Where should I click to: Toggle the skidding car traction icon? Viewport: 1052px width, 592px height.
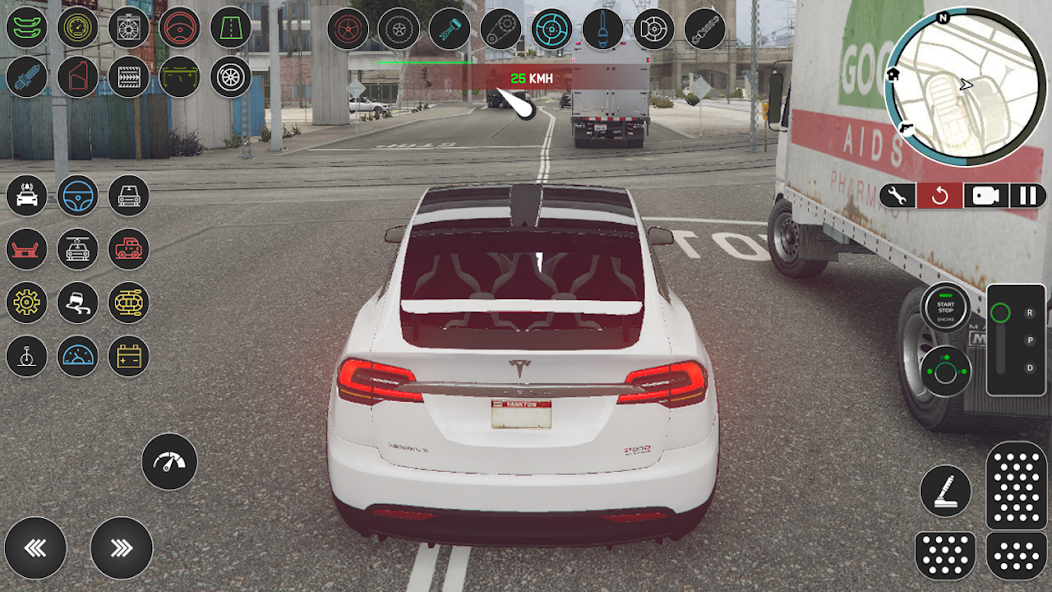[x=78, y=303]
